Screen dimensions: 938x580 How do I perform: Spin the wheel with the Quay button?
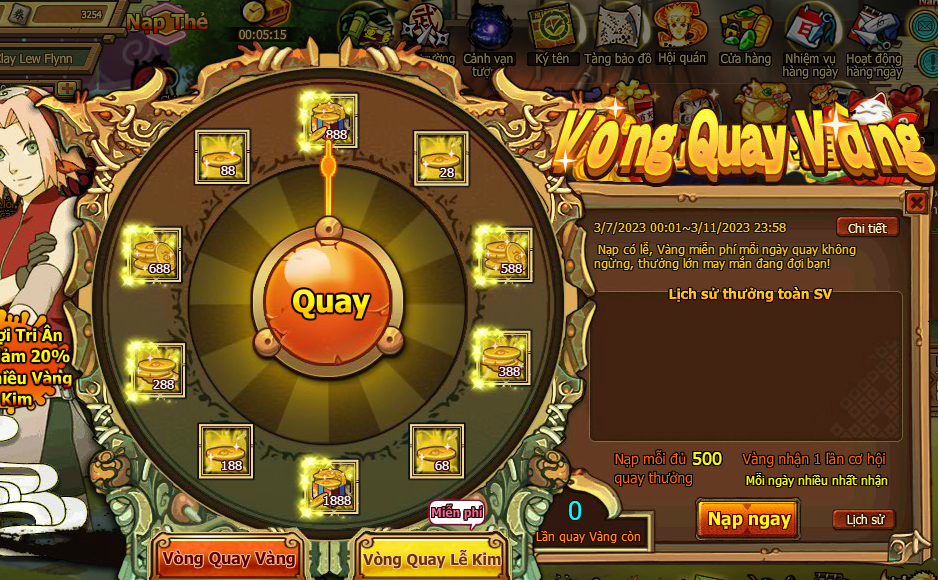tap(330, 302)
